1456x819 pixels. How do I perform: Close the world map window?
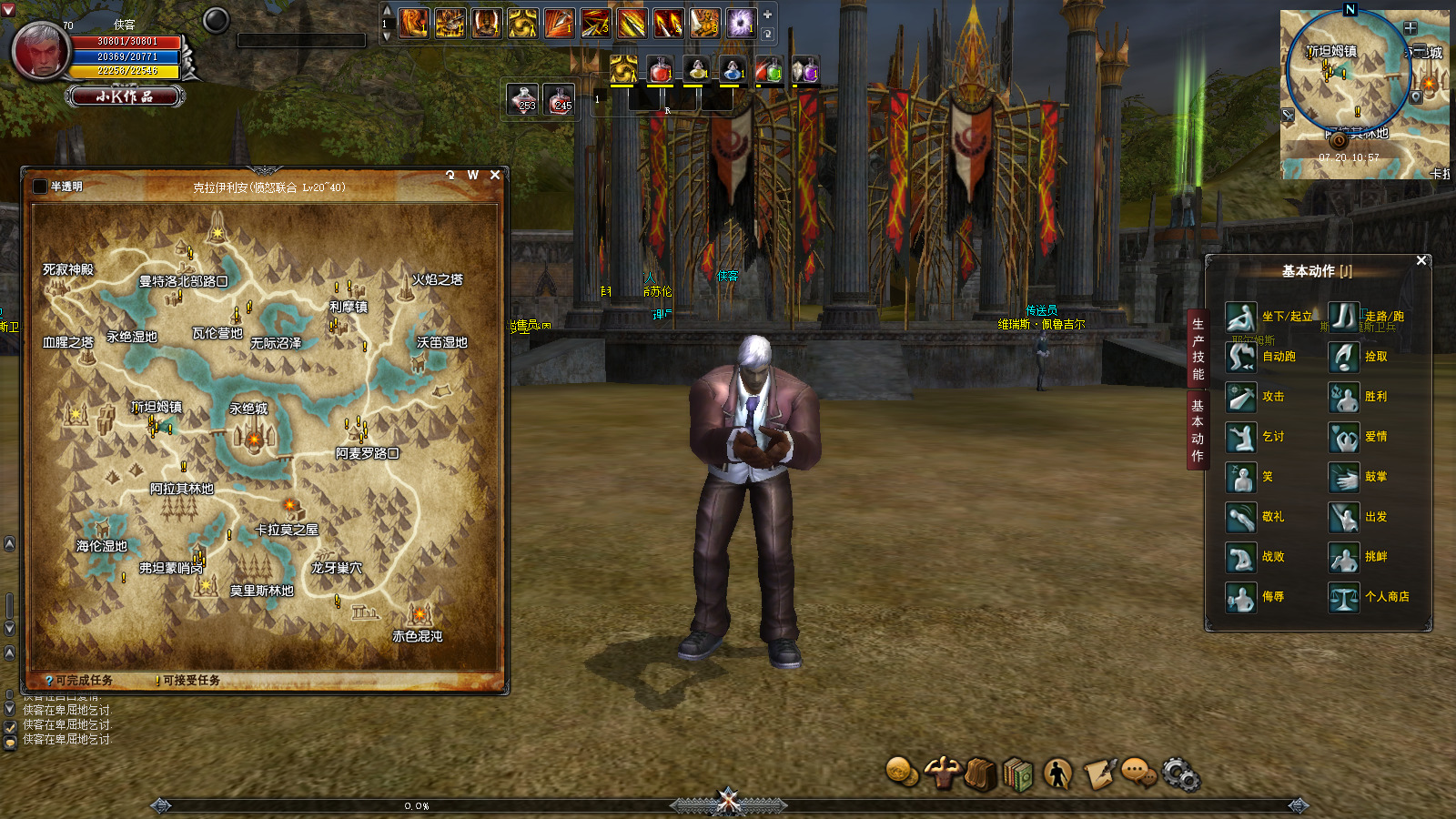click(495, 175)
